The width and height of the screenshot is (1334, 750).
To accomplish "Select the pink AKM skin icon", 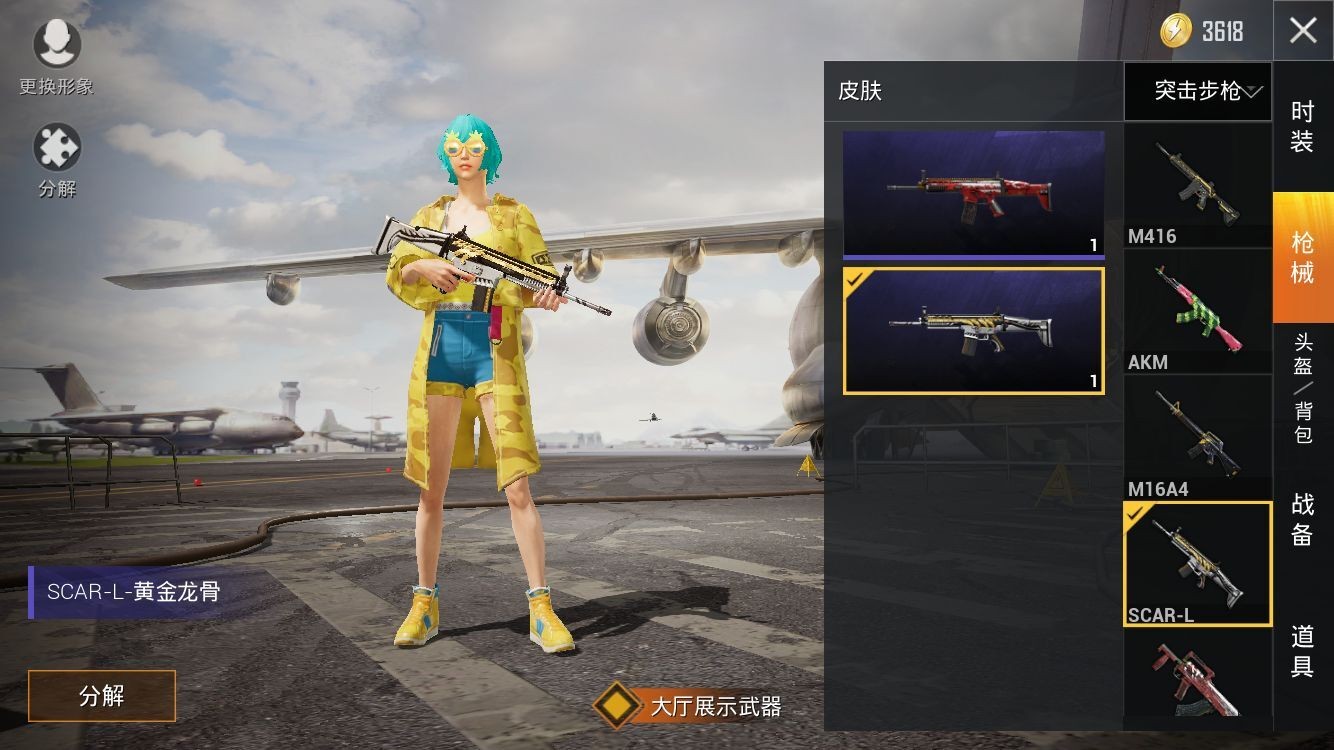I will click(1197, 307).
